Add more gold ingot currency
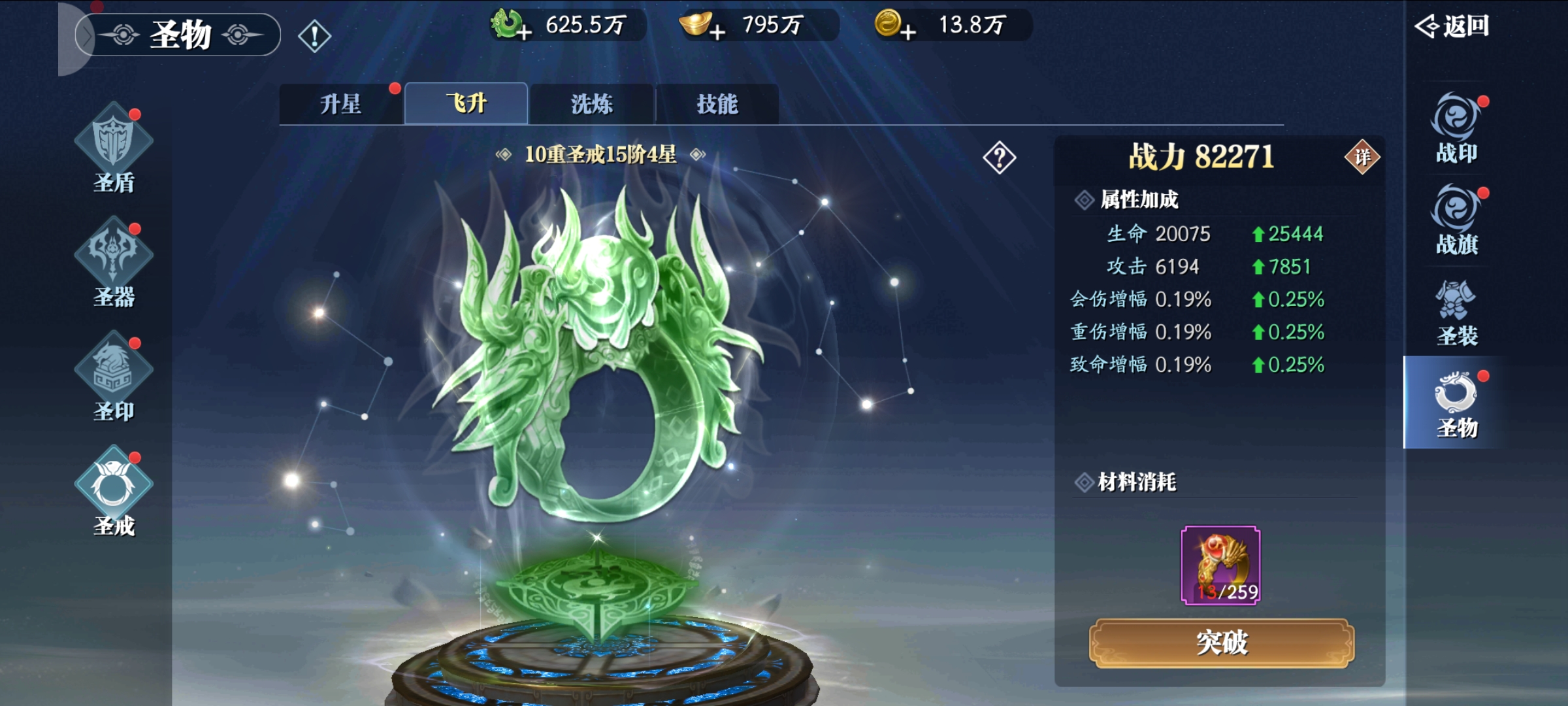 point(717,31)
